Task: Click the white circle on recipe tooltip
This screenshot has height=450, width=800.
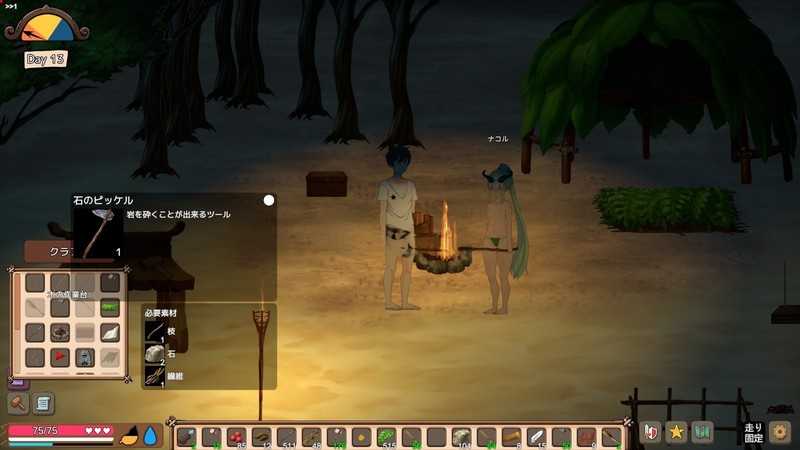Action: tap(268, 200)
